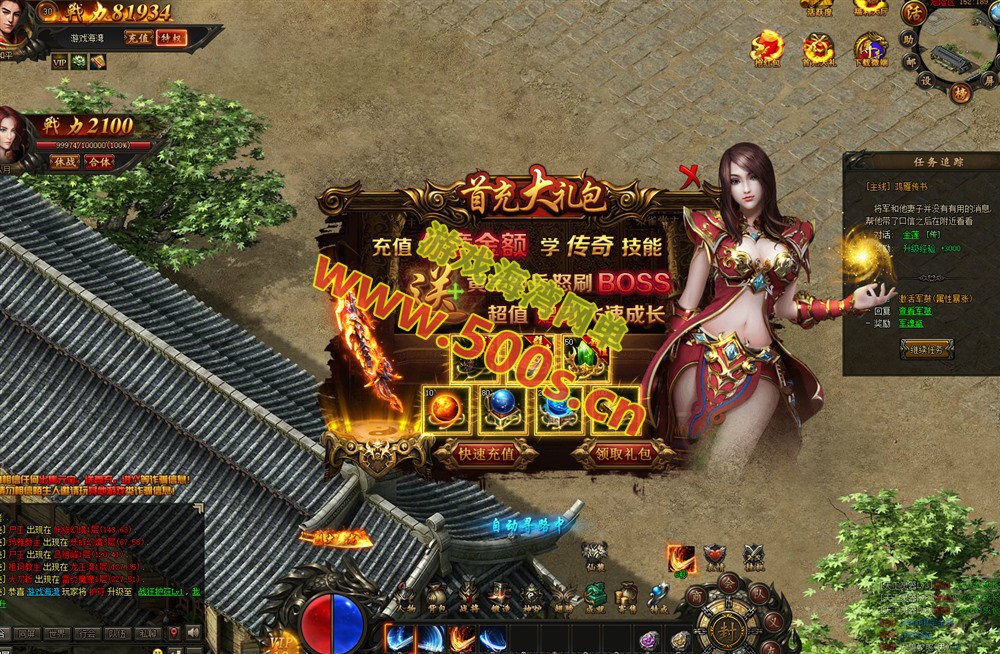Select the 世界 chat channel tab
This screenshot has width=1000, height=654.
click(x=57, y=633)
